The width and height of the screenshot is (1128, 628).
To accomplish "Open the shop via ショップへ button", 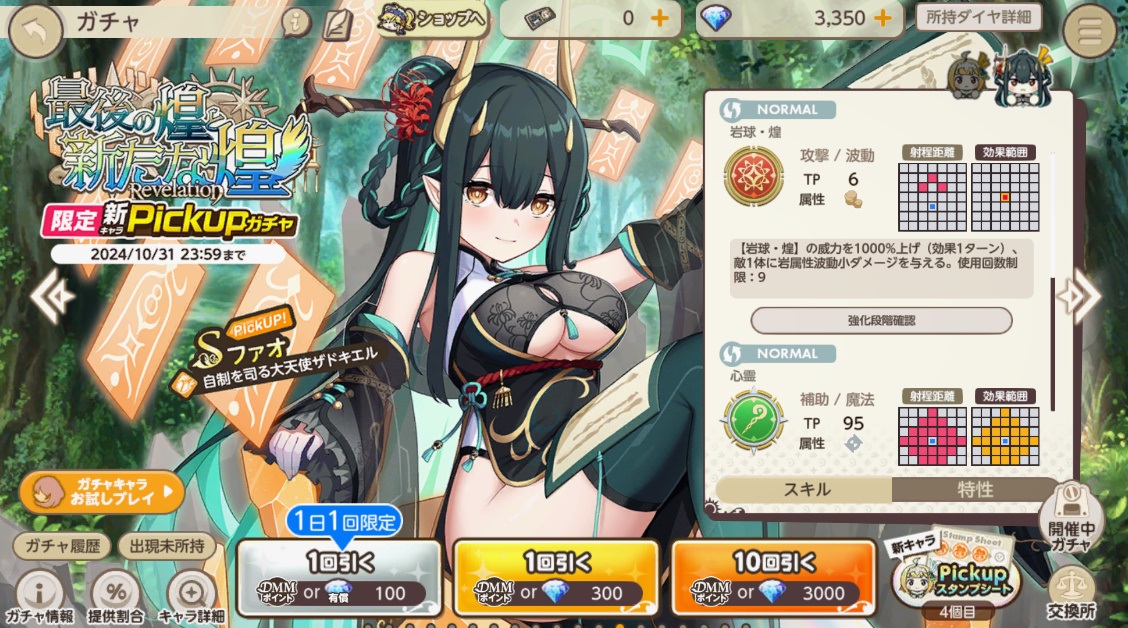I will (432, 18).
